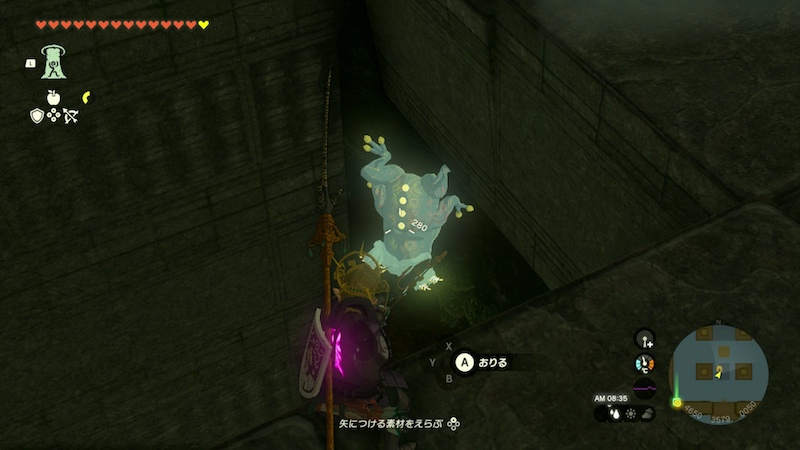Image resolution: width=800 pixels, height=450 pixels.
Task: Open the circular minimap
Action: point(718,371)
